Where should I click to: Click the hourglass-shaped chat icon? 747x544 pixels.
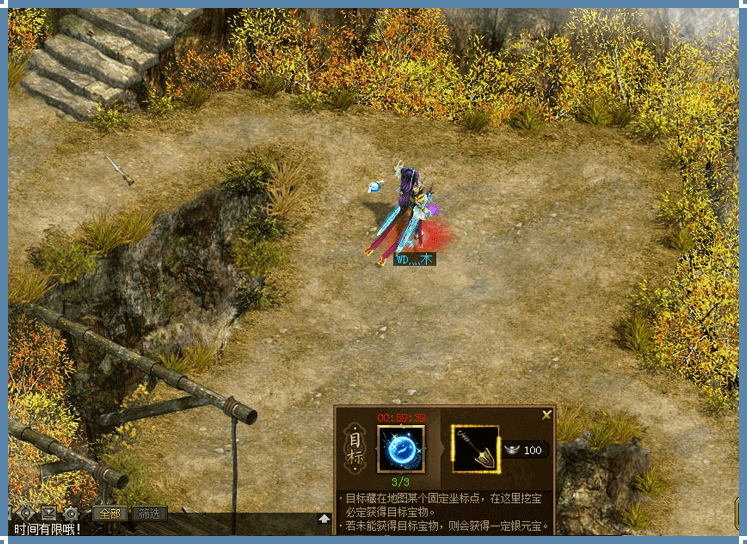tap(48, 514)
